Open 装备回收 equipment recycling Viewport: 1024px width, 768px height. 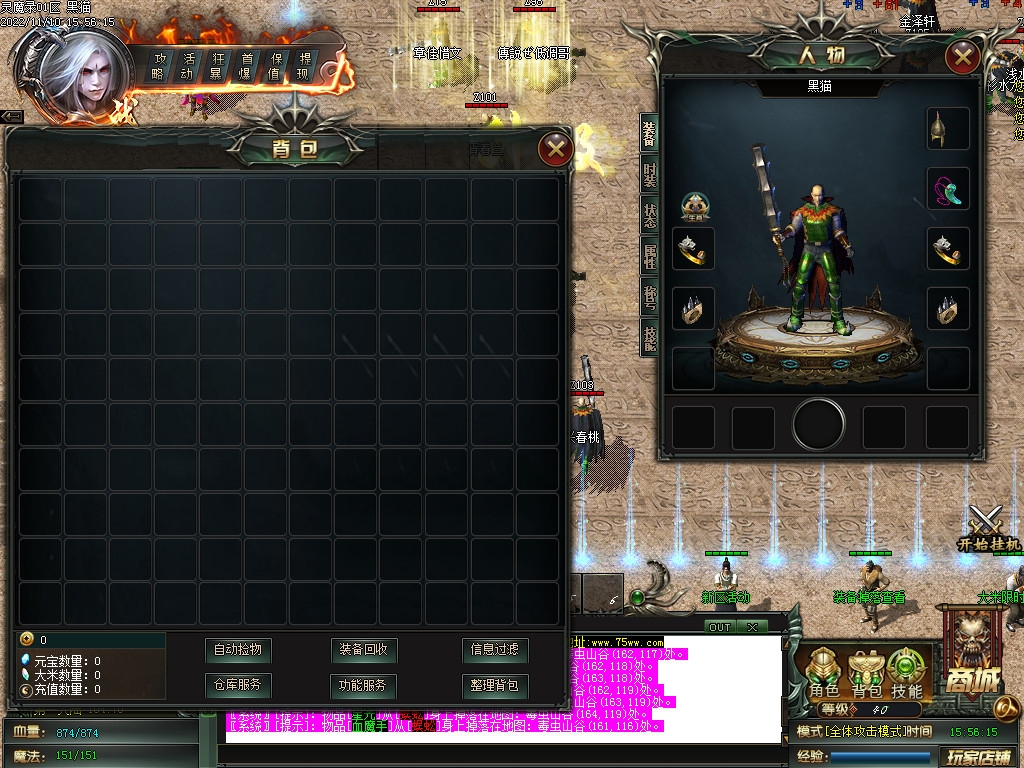pos(364,650)
